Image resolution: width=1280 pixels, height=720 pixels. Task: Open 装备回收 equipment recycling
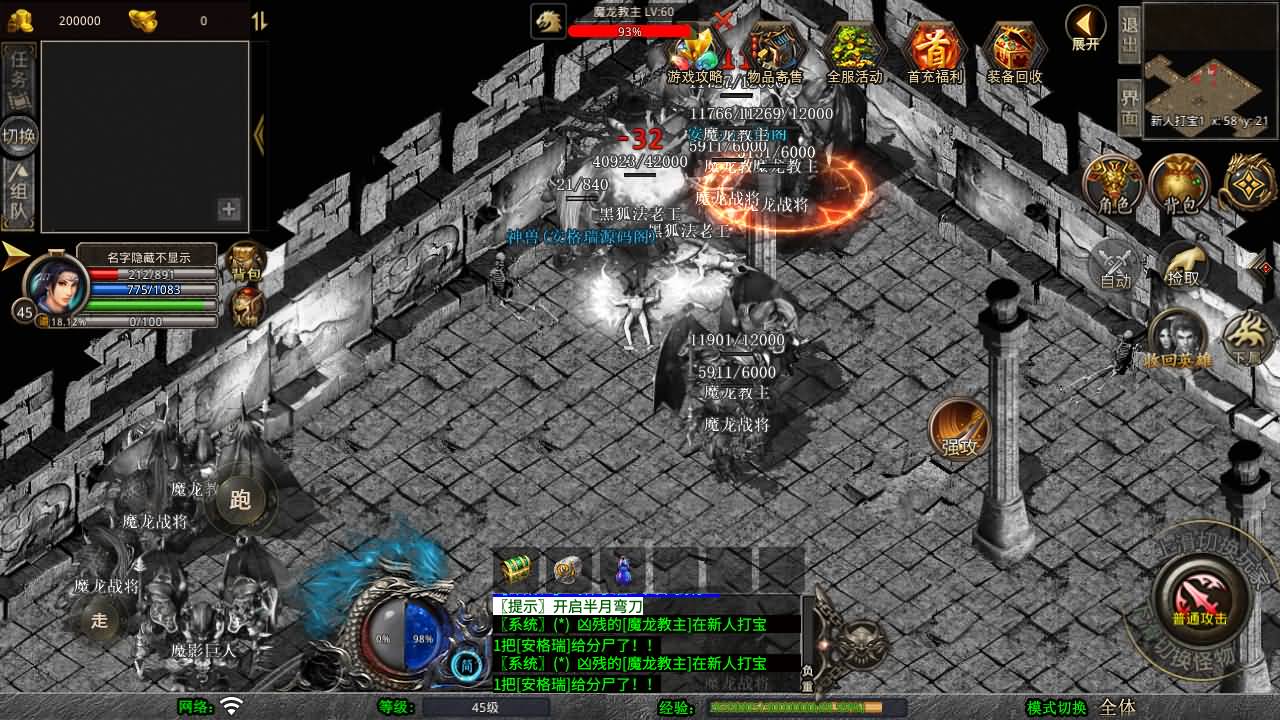click(x=1013, y=54)
